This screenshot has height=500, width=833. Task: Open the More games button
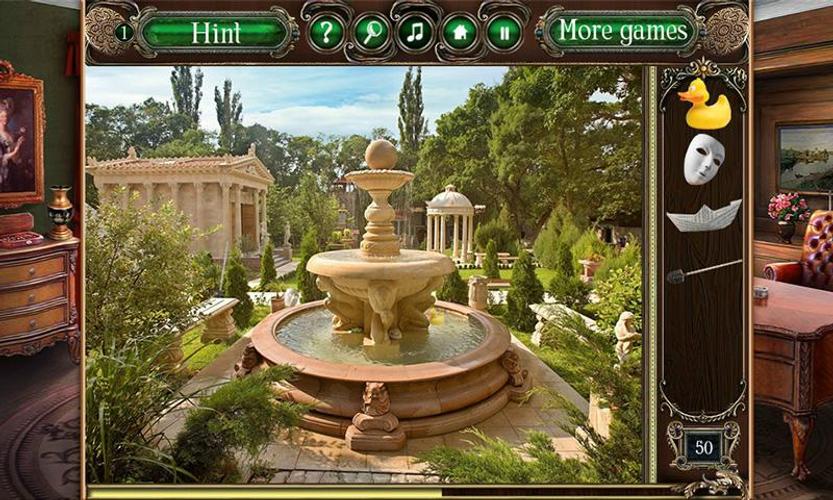[x=622, y=31]
